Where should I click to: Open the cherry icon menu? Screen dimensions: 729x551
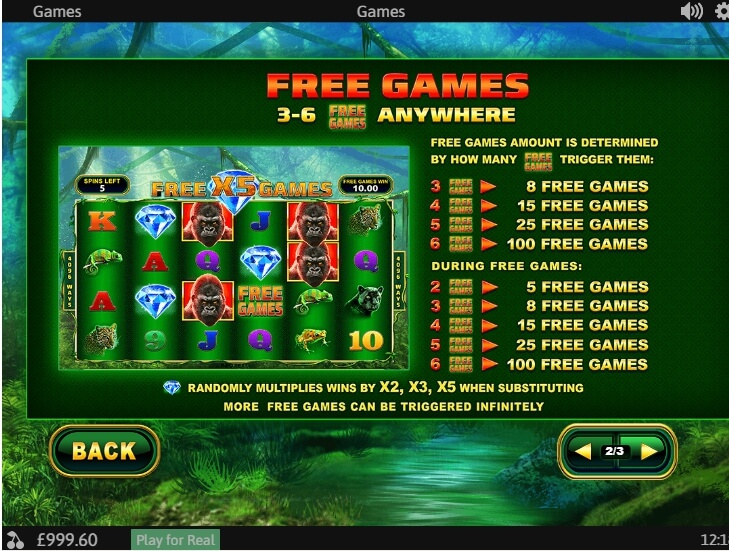pos(13,540)
